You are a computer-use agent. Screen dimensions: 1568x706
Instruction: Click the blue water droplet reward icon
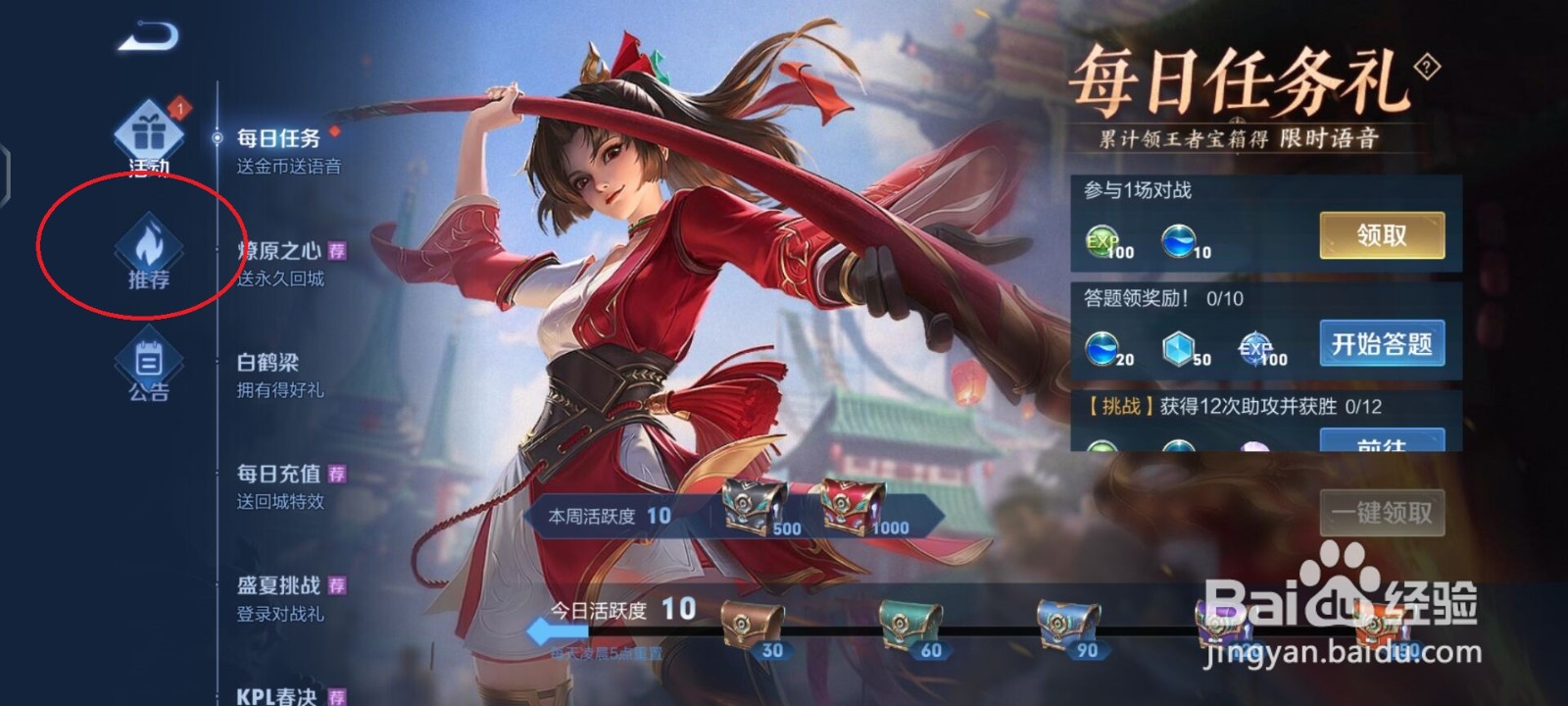coord(1179,242)
